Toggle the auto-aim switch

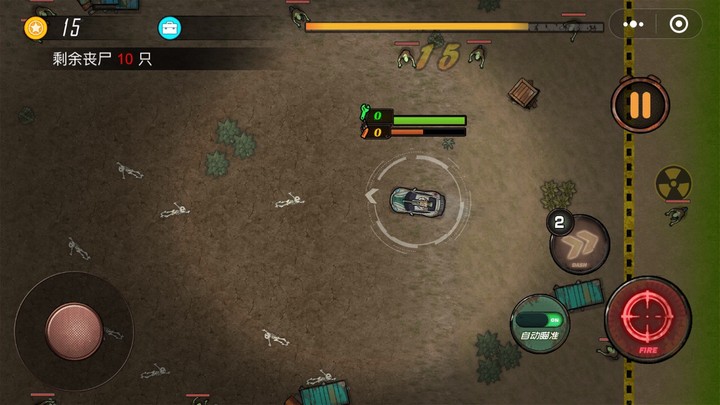pos(540,322)
